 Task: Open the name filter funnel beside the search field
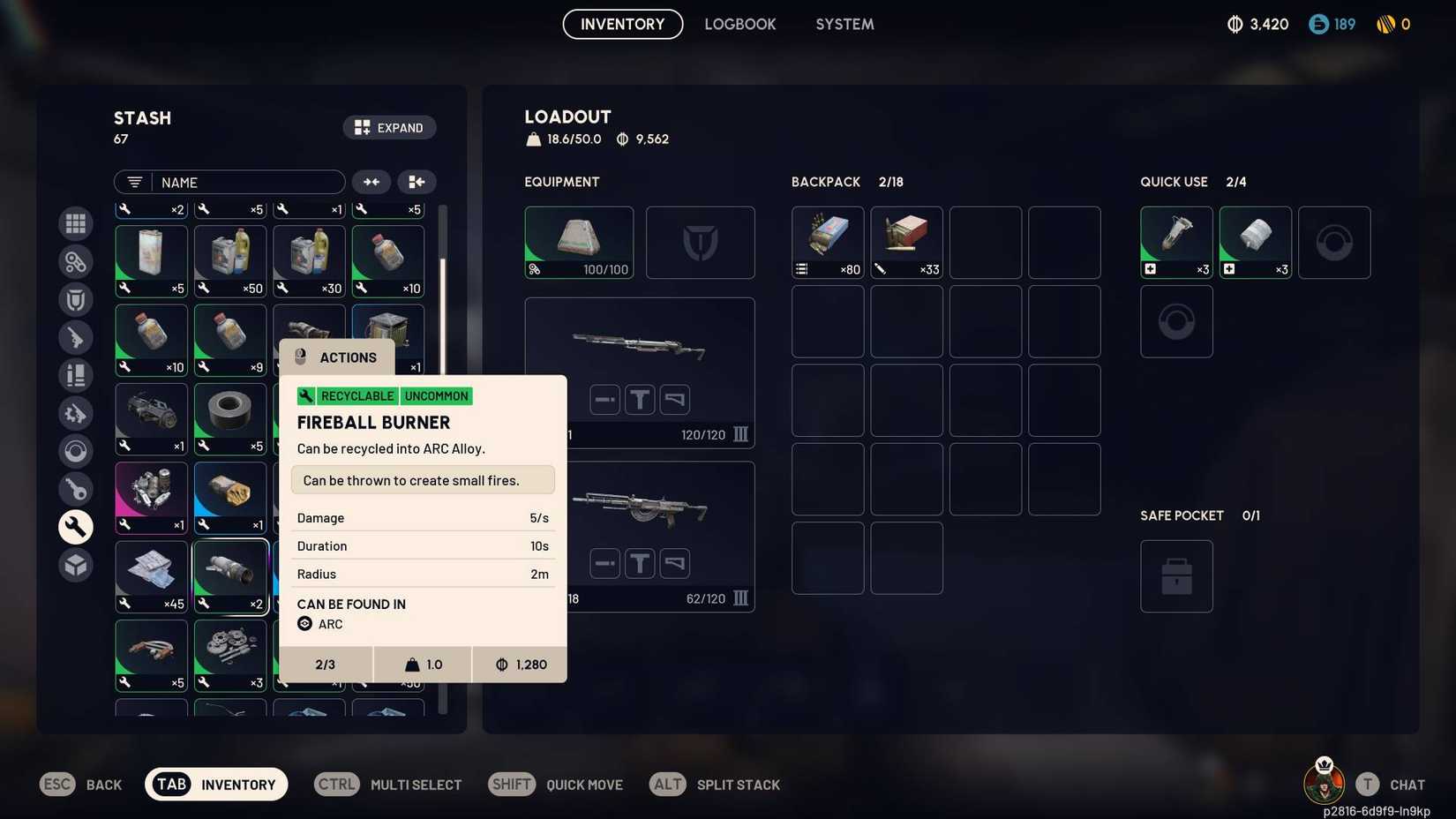[133, 182]
